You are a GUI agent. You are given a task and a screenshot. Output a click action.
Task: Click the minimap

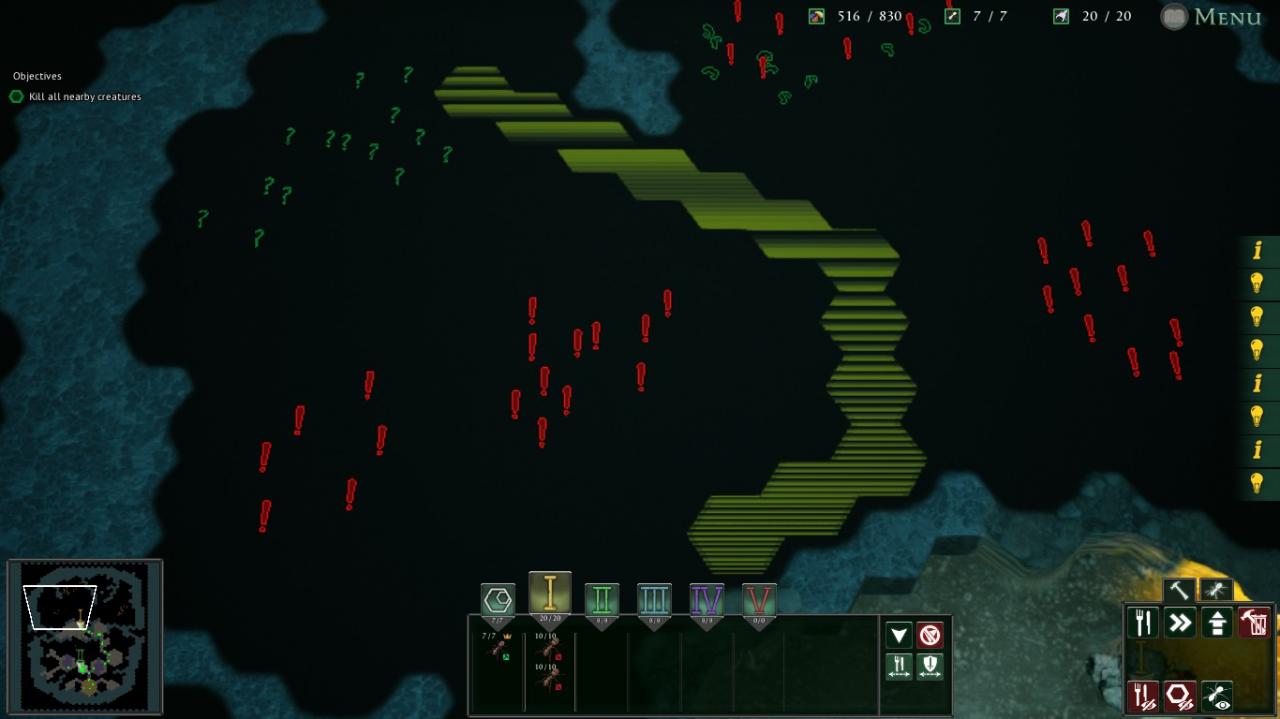pyautogui.click(x=85, y=635)
